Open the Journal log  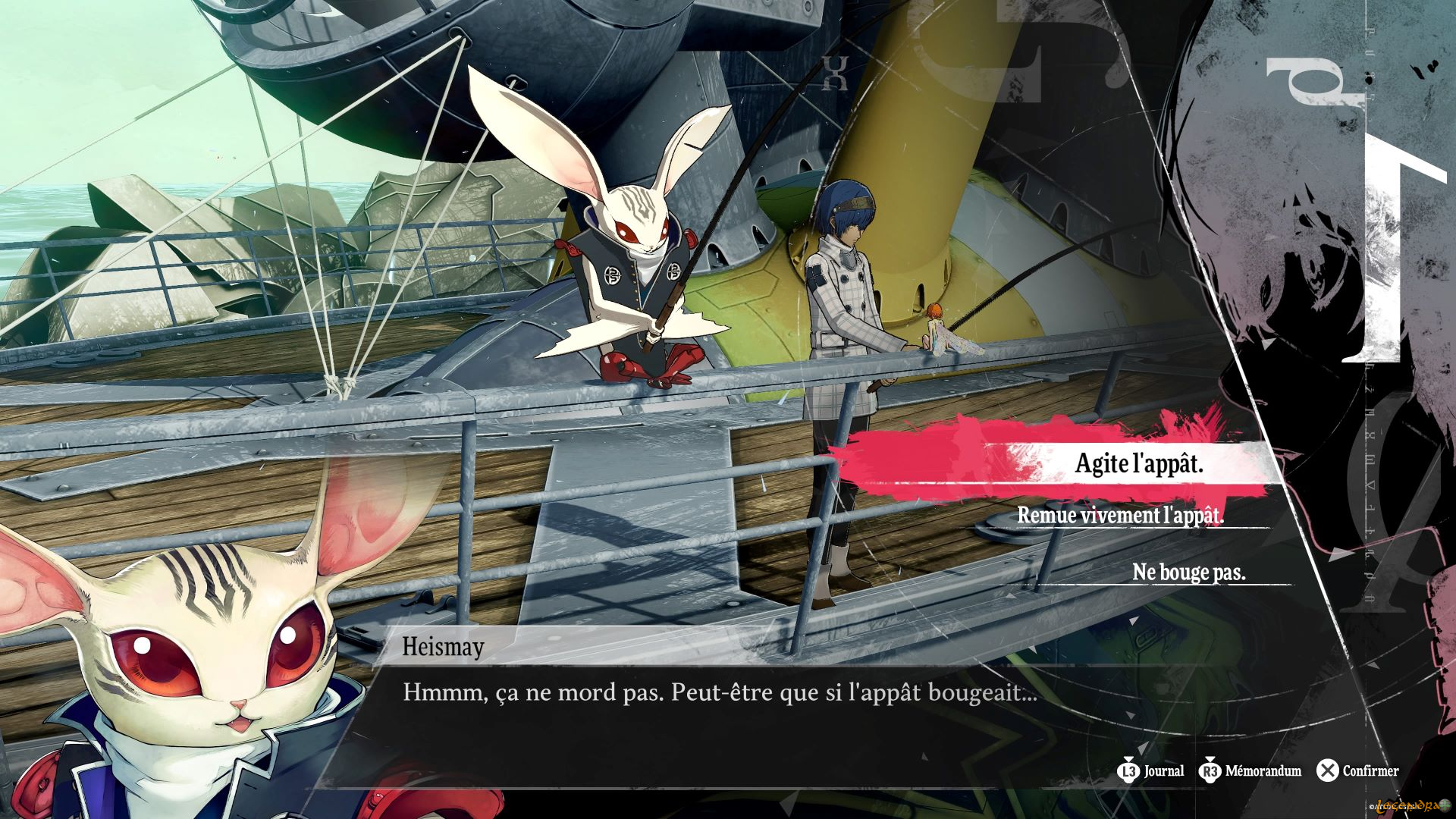click(x=1150, y=771)
